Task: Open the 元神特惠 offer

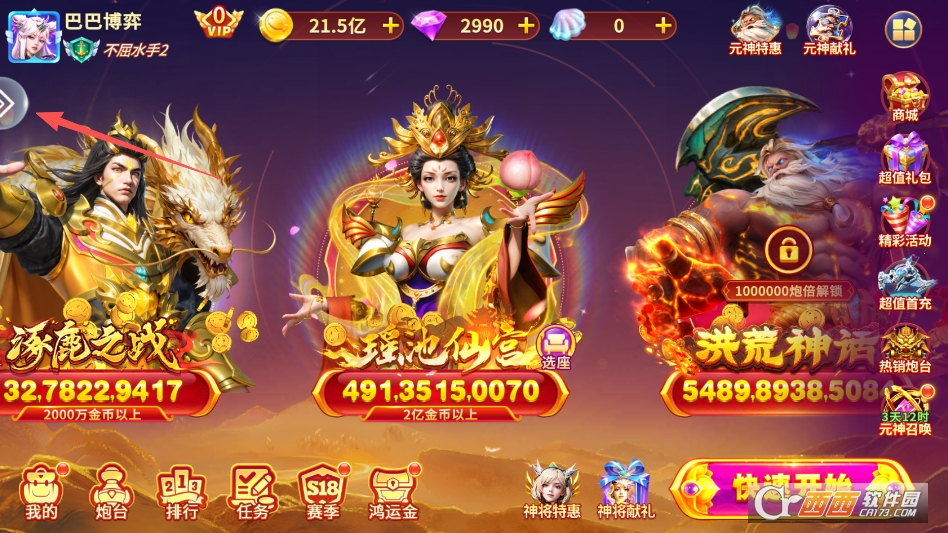Action: tap(755, 29)
